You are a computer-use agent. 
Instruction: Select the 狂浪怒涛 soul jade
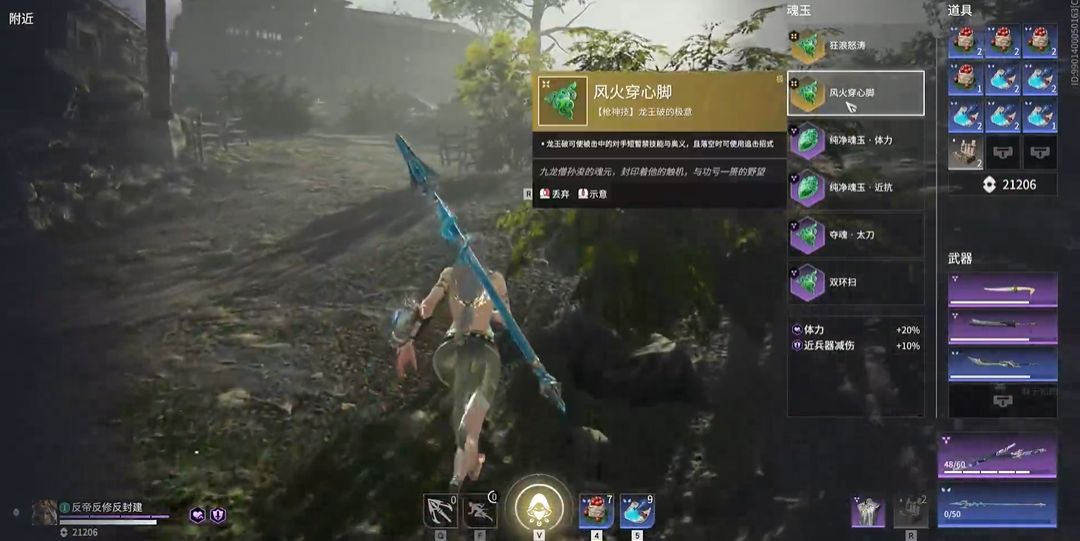click(855, 47)
